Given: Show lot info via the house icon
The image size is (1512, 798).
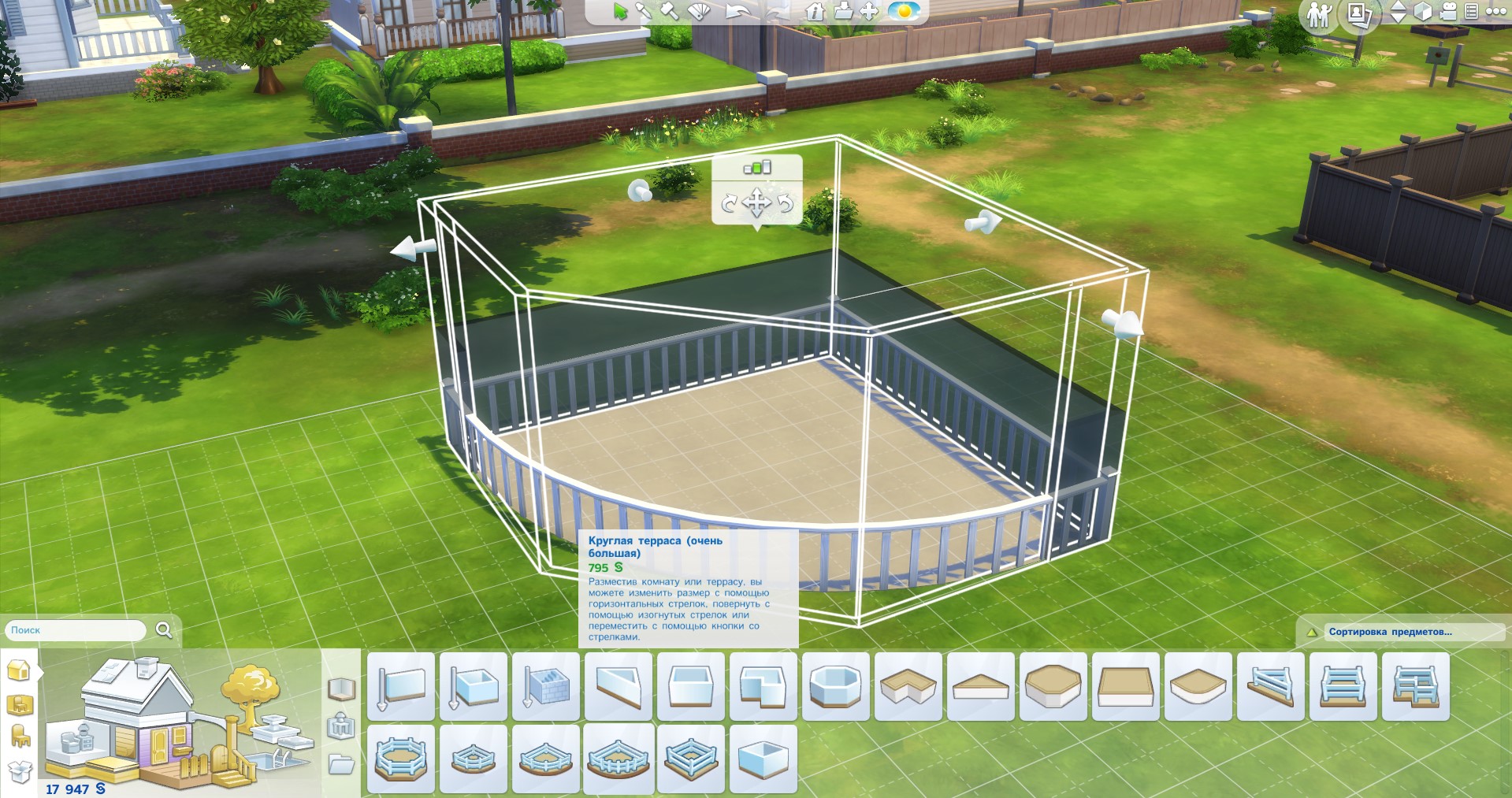Looking at the screenshot, I should [815, 11].
